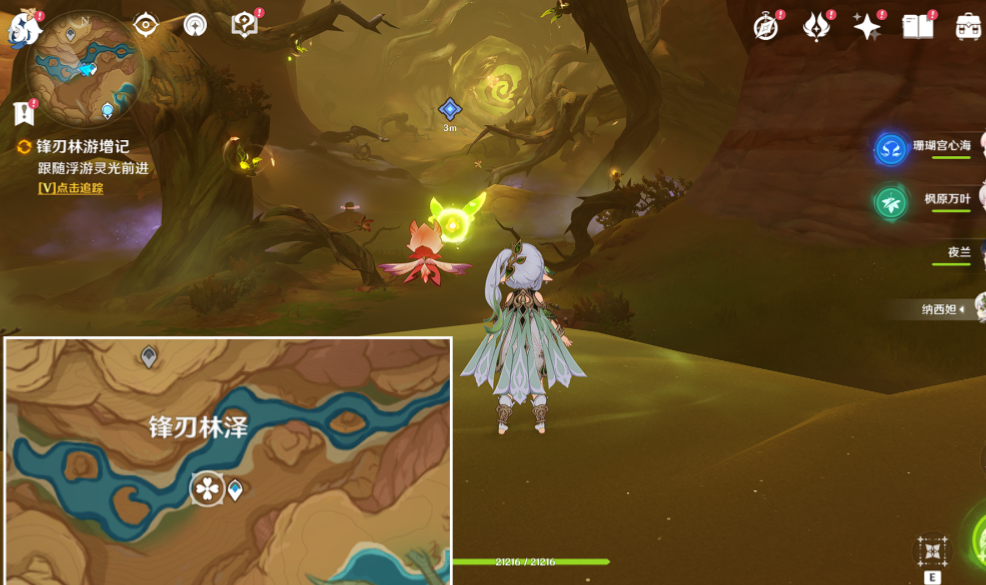
Task: Click the grey waypoint pin on inset map
Action: [149, 356]
